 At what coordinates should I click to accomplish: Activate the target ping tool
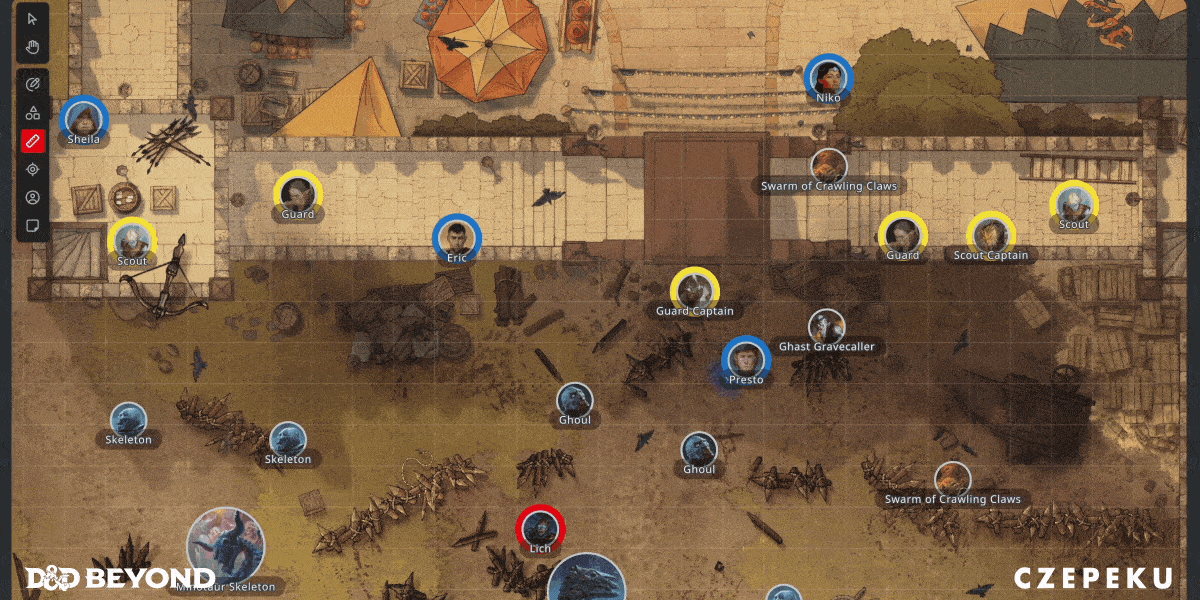(32, 169)
